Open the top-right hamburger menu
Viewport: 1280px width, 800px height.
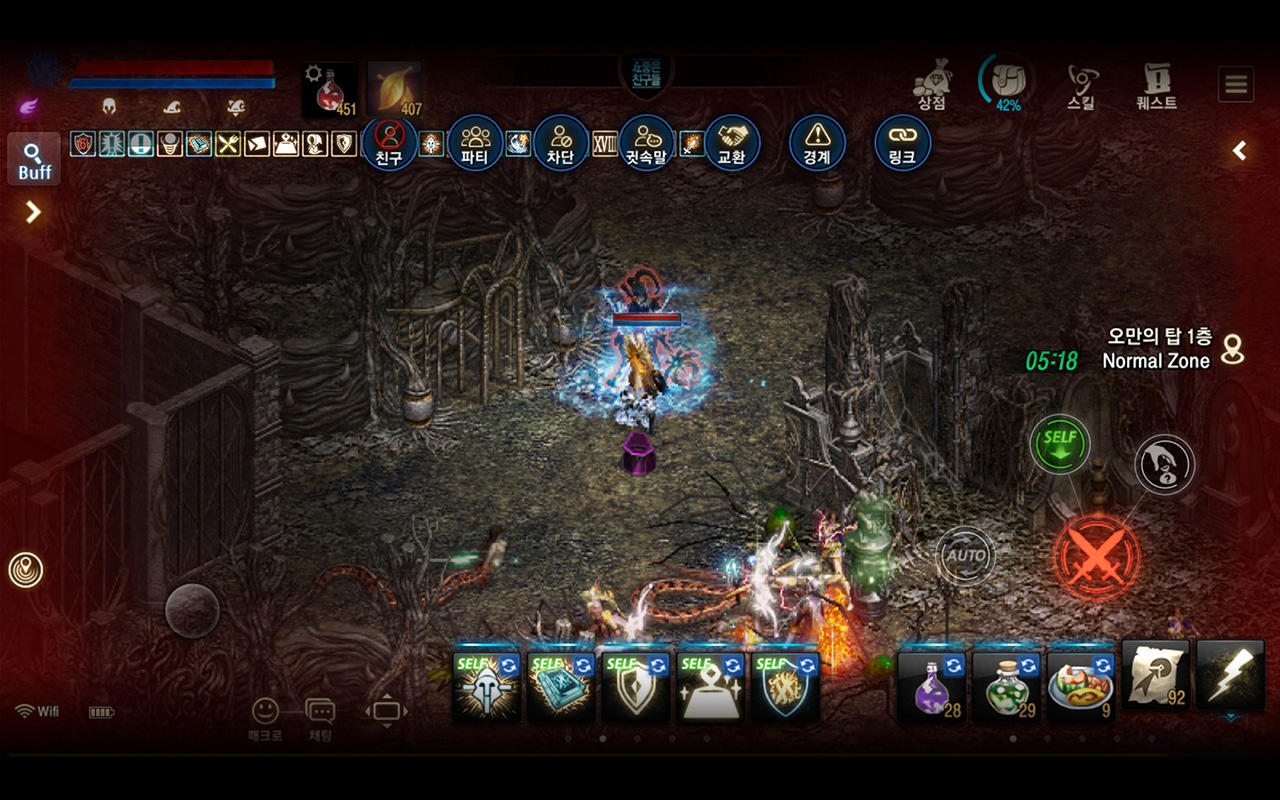point(1235,84)
